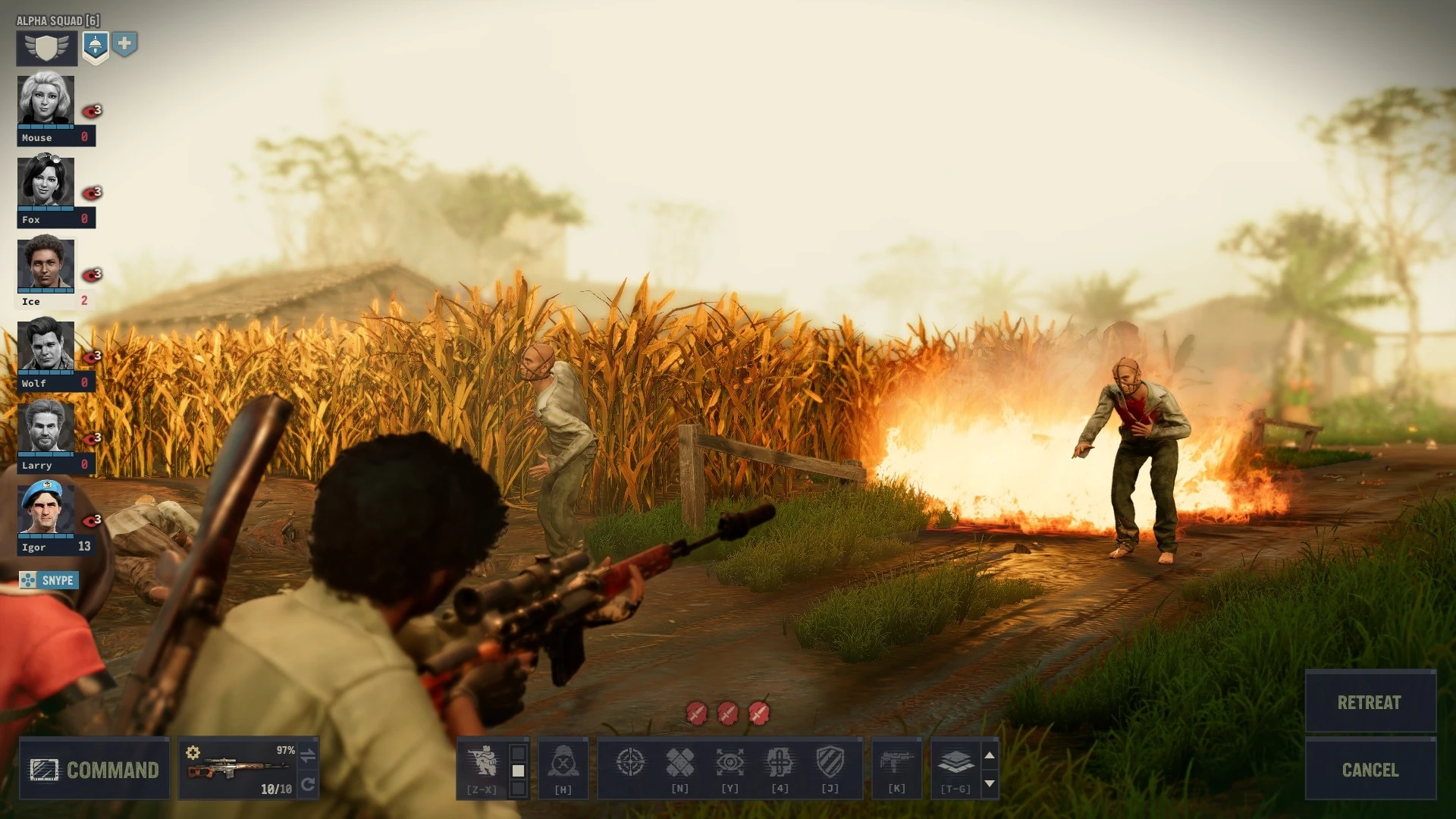The image size is (1456, 819).
Task: Click the floor-level down arrow
Action: (988, 783)
